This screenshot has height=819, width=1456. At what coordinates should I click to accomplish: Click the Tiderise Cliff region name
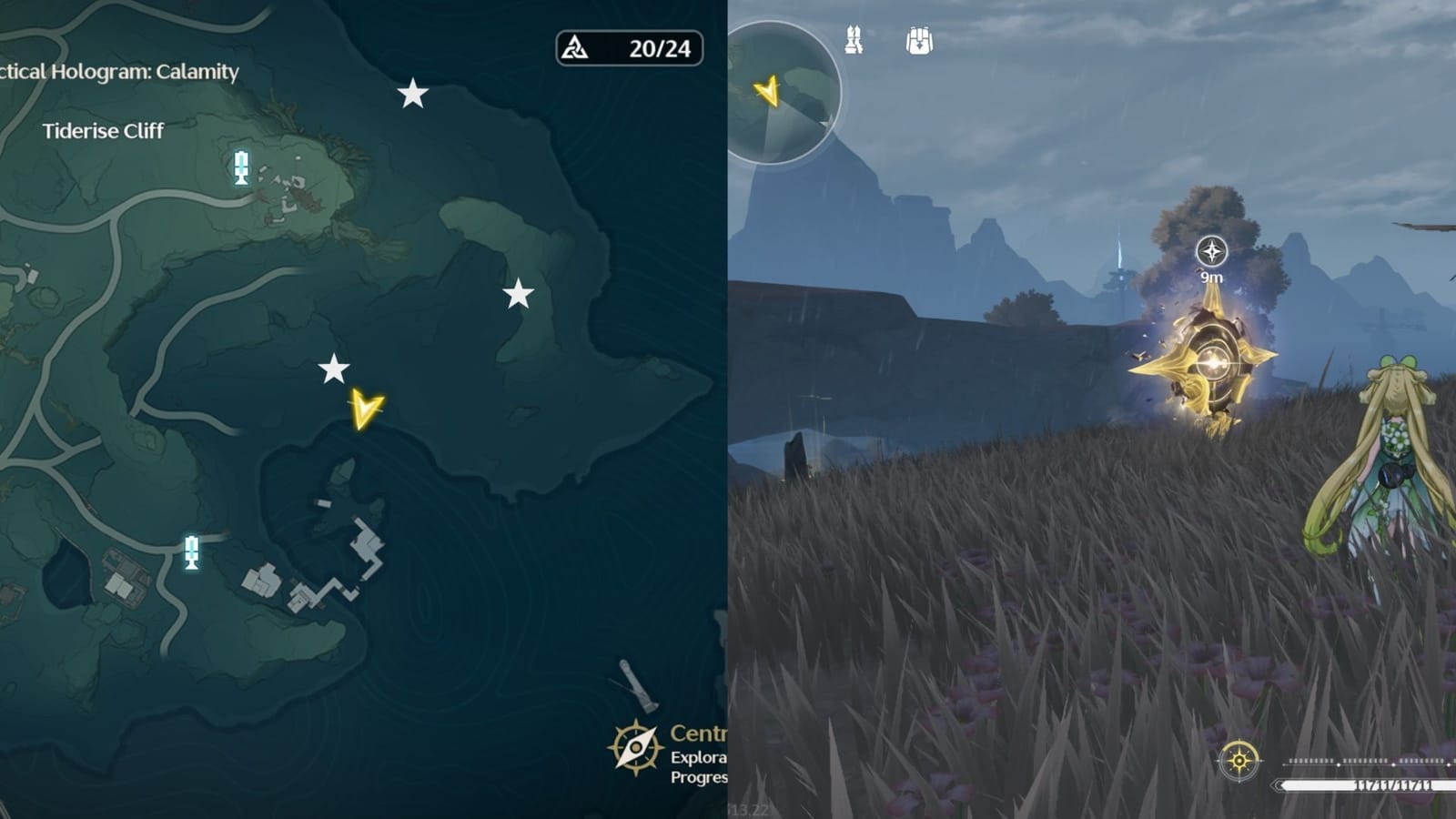click(x=103, y=132)
